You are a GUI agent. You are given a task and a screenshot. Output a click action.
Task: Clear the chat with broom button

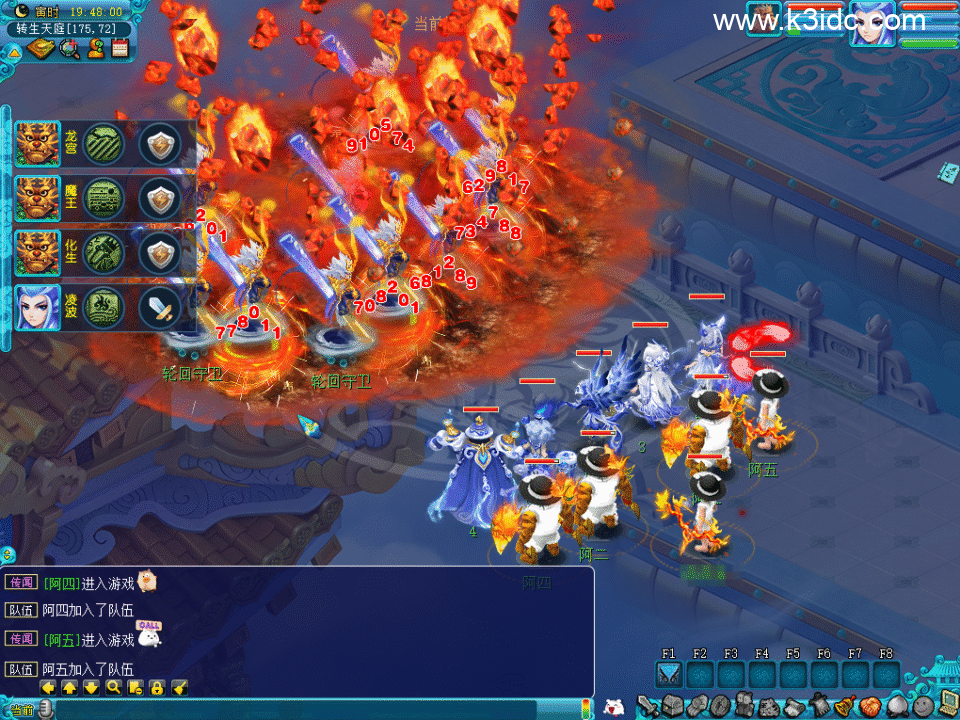(x=179, y=688)
